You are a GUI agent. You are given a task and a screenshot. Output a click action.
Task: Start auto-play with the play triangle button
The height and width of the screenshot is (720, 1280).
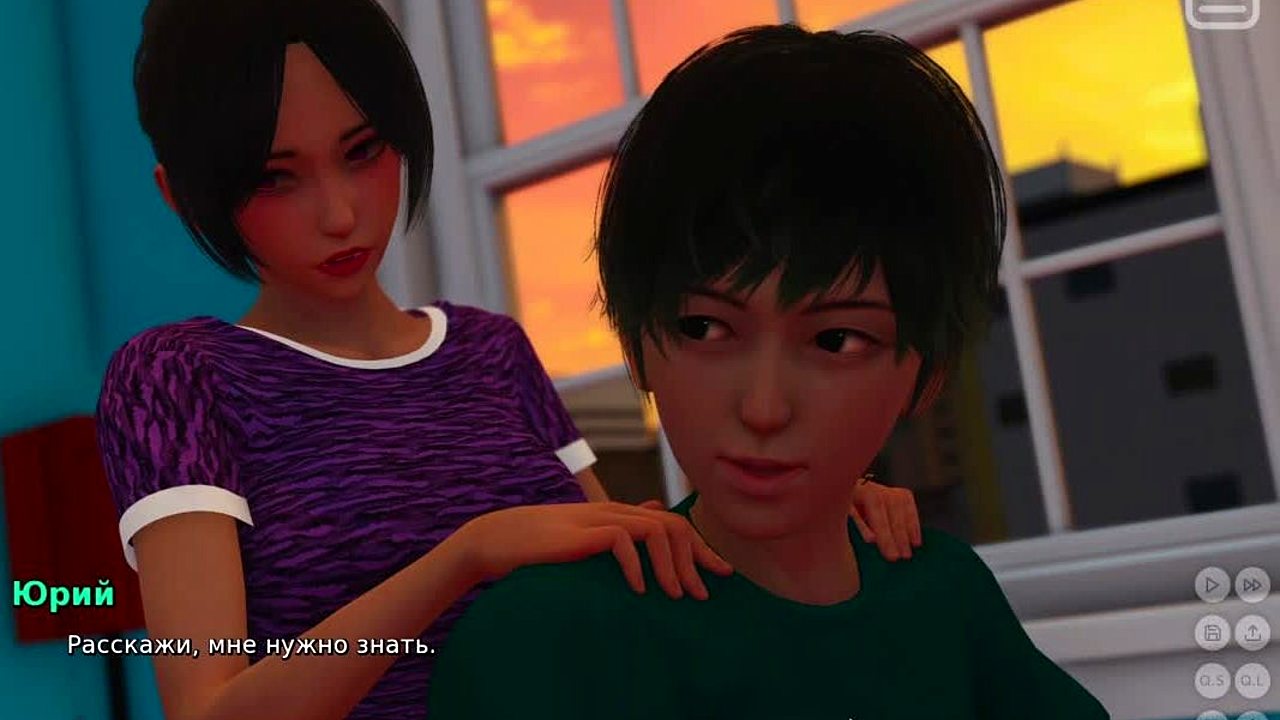(1212, 585)
